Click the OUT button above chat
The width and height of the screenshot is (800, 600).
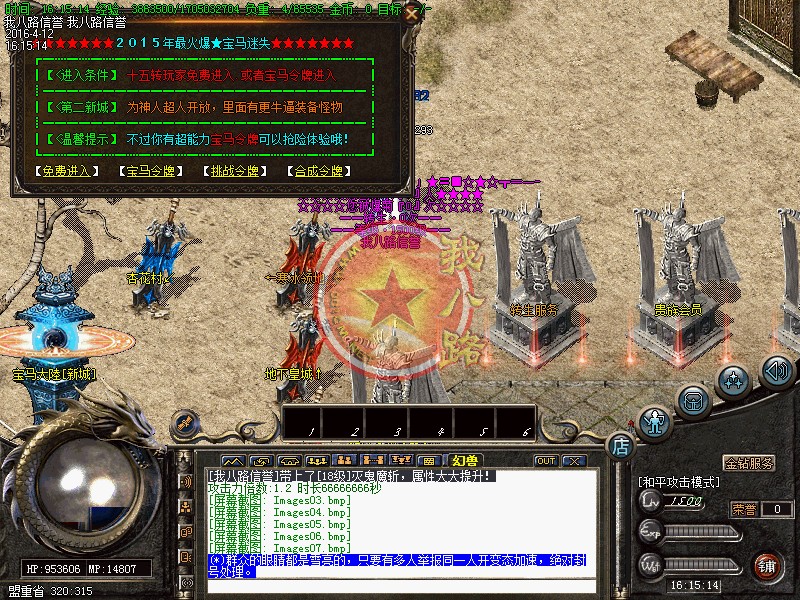click(x=546, y=461)
